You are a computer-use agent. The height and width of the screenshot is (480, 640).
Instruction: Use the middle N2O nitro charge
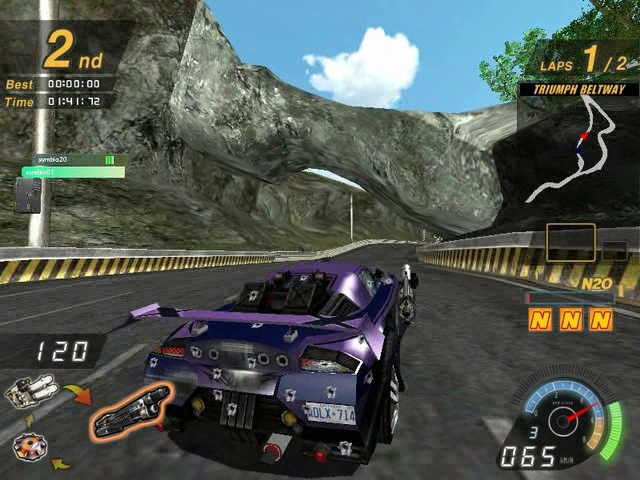[570, 320]
